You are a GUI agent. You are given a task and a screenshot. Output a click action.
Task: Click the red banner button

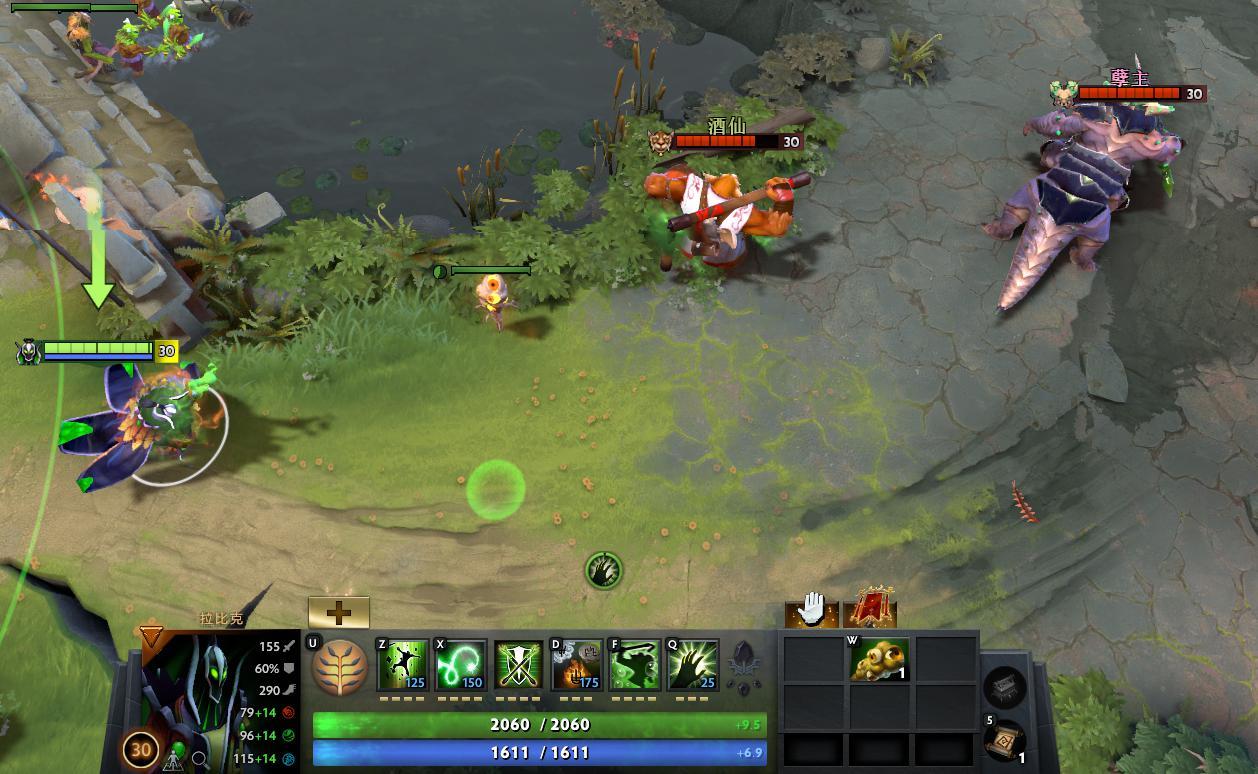click(x=869, y=609)
